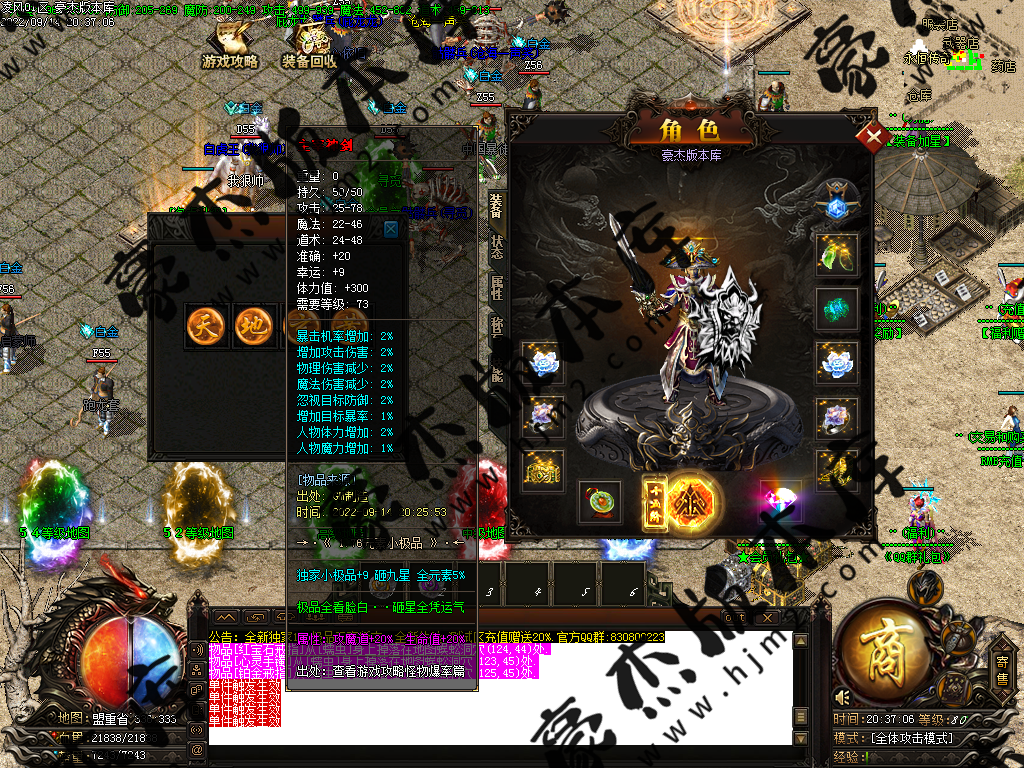Select the blue gem helmet slot
Image resolution: width=1024 pixels, height=768 pixels.
(837, 204)
